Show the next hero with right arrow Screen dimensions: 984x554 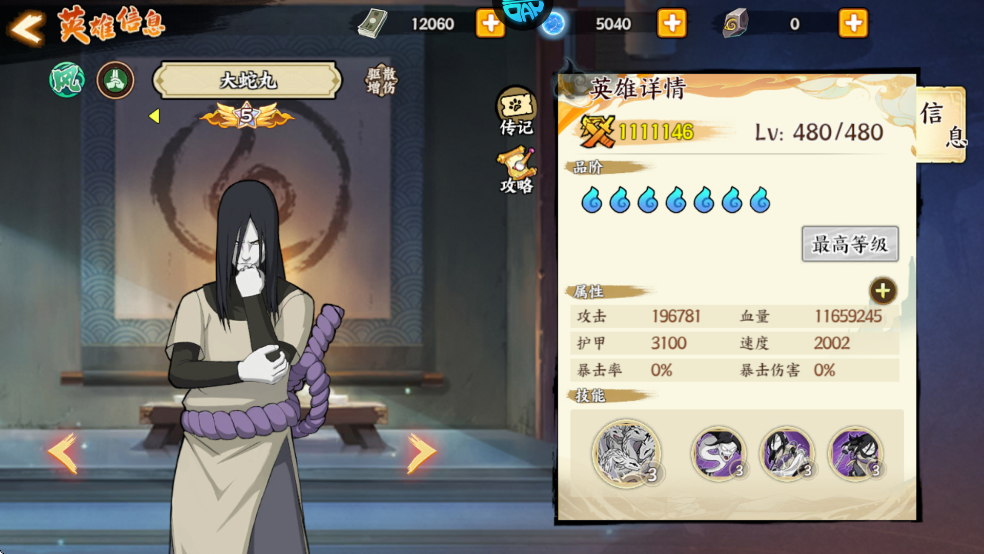pos(421,453)
